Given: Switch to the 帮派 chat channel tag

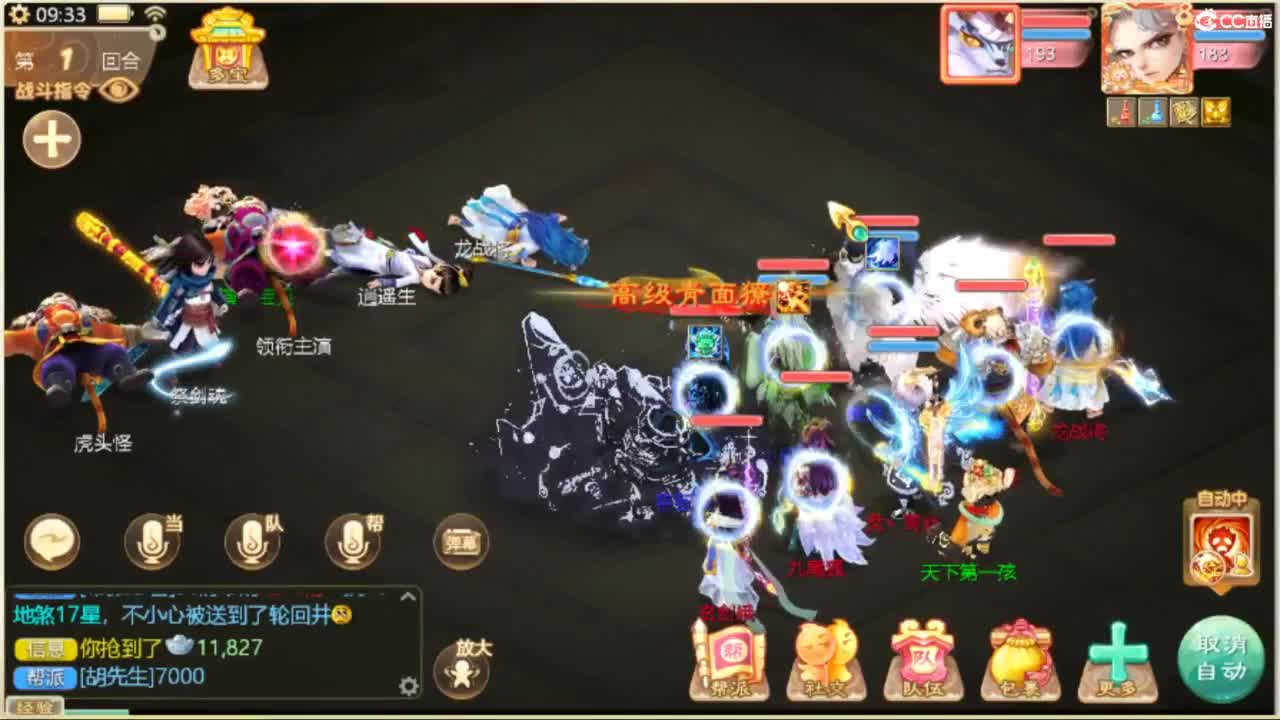Looking at the screenshot, I should 45,676.
